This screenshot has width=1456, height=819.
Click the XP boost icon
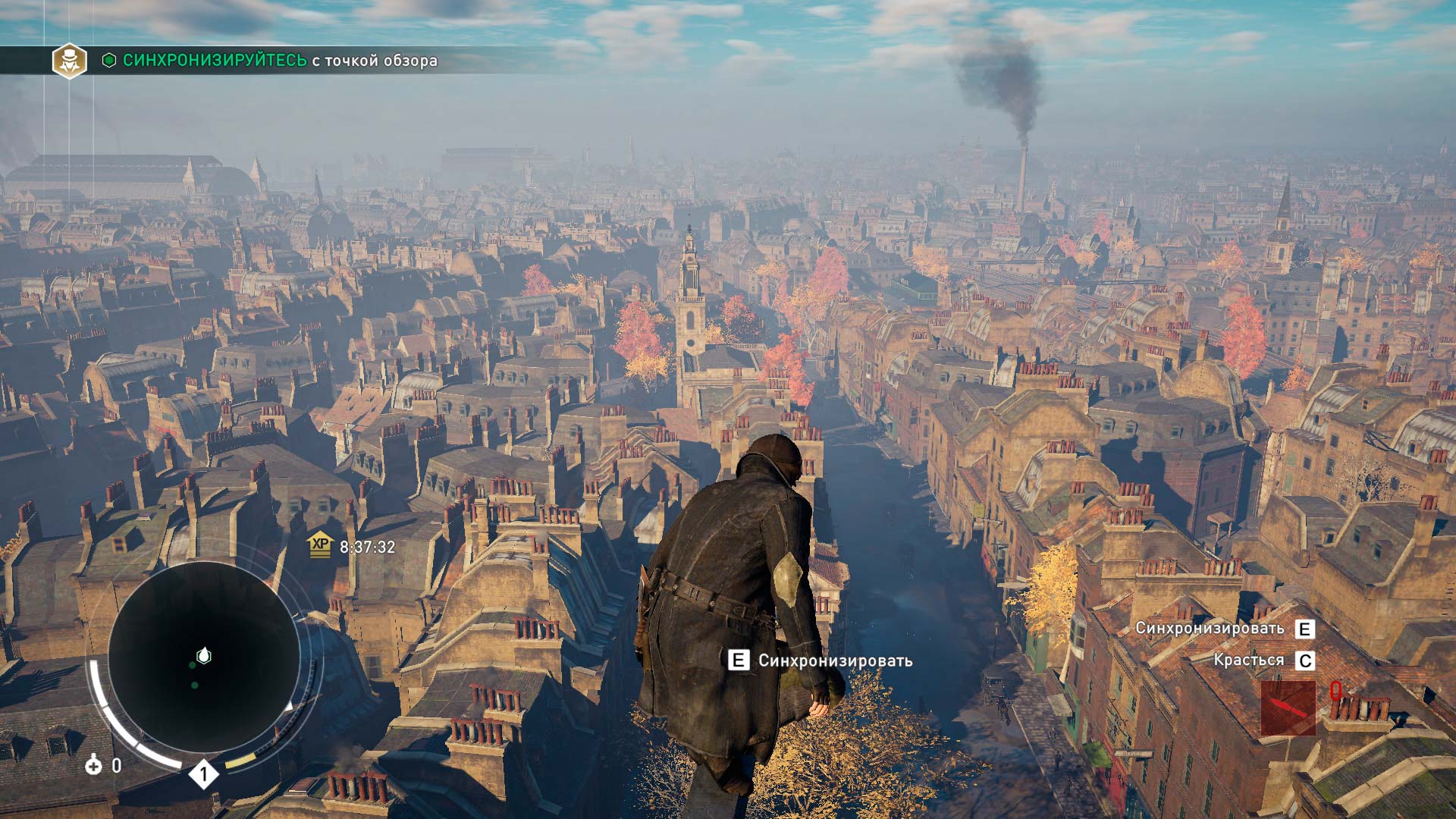coord(321,544)
